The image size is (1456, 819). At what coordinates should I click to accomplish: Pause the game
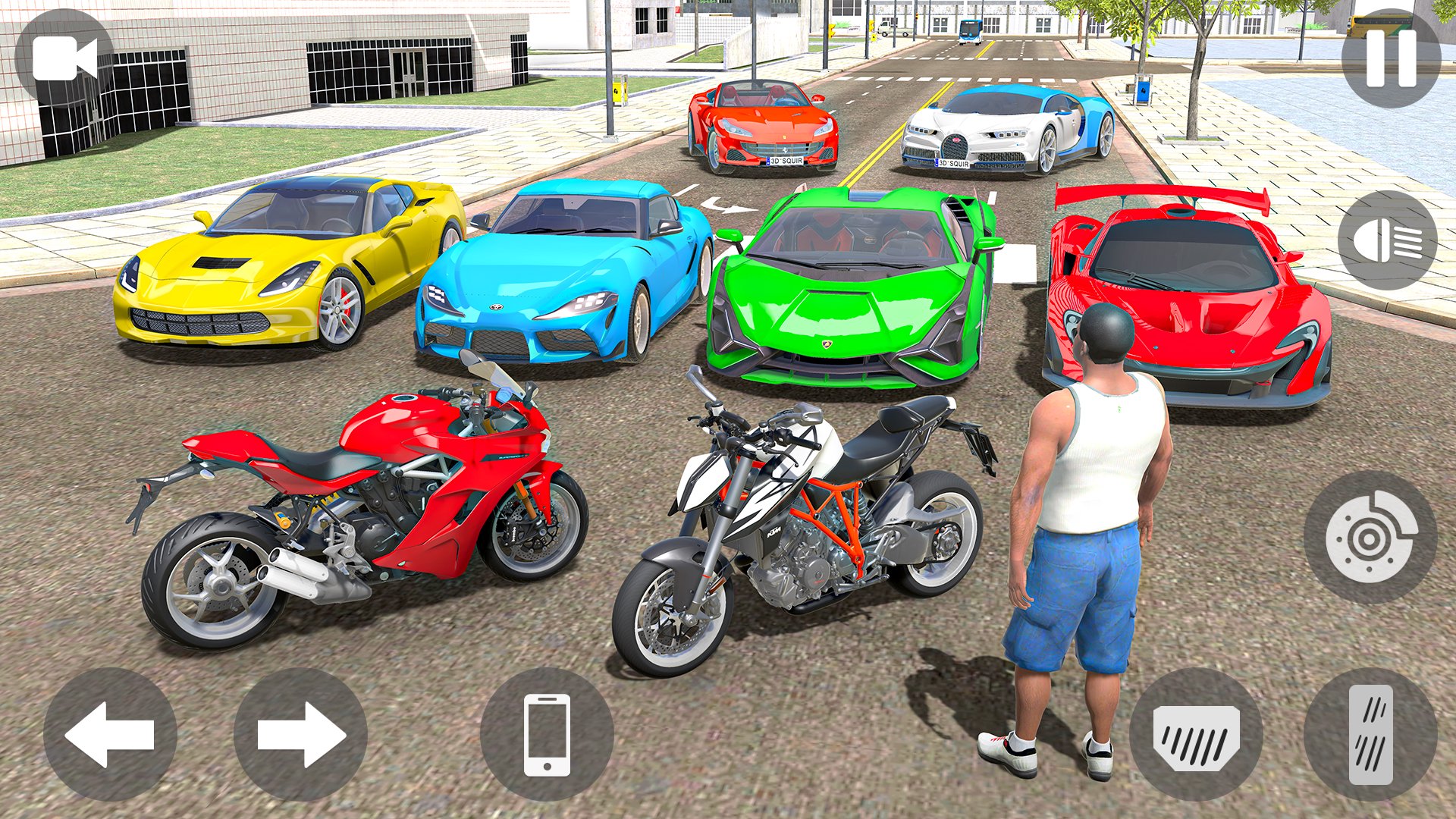[x=1391, y=58]
